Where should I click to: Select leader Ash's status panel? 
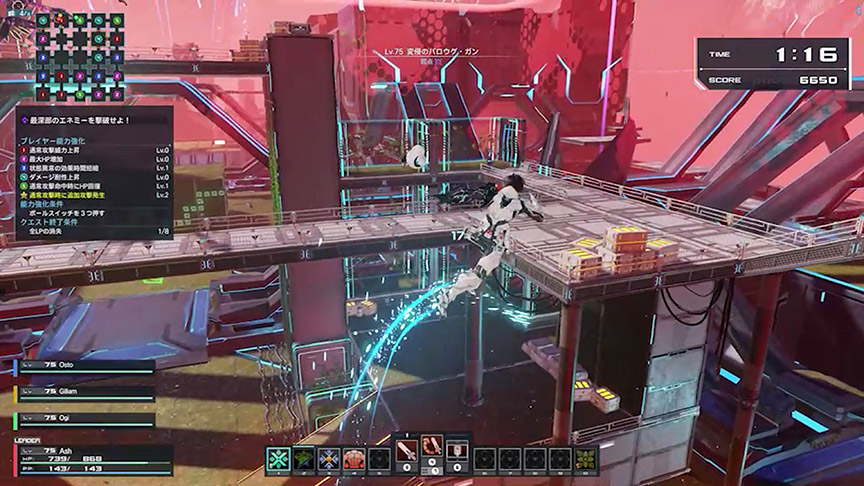(92, 458)
